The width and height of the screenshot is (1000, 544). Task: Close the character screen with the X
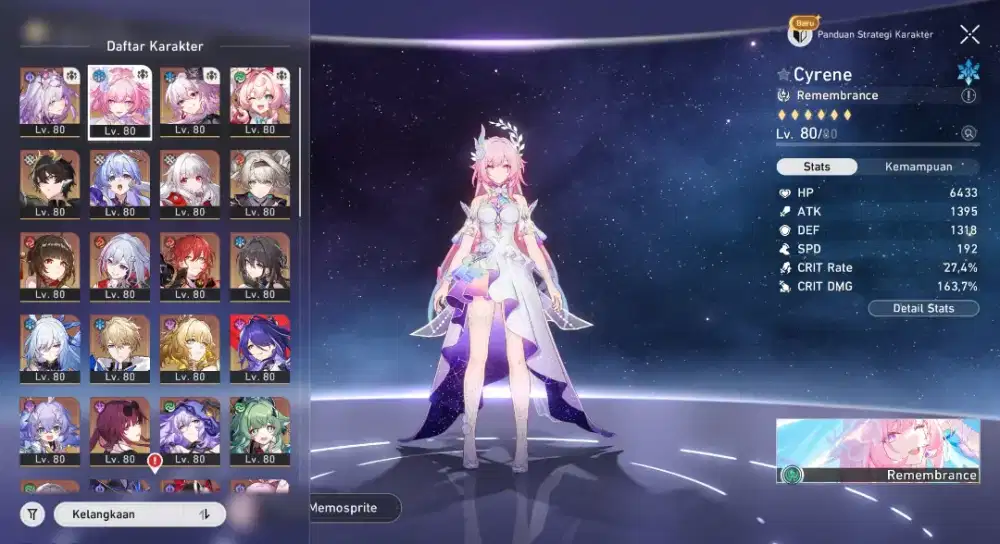click(x=969, y=35)
